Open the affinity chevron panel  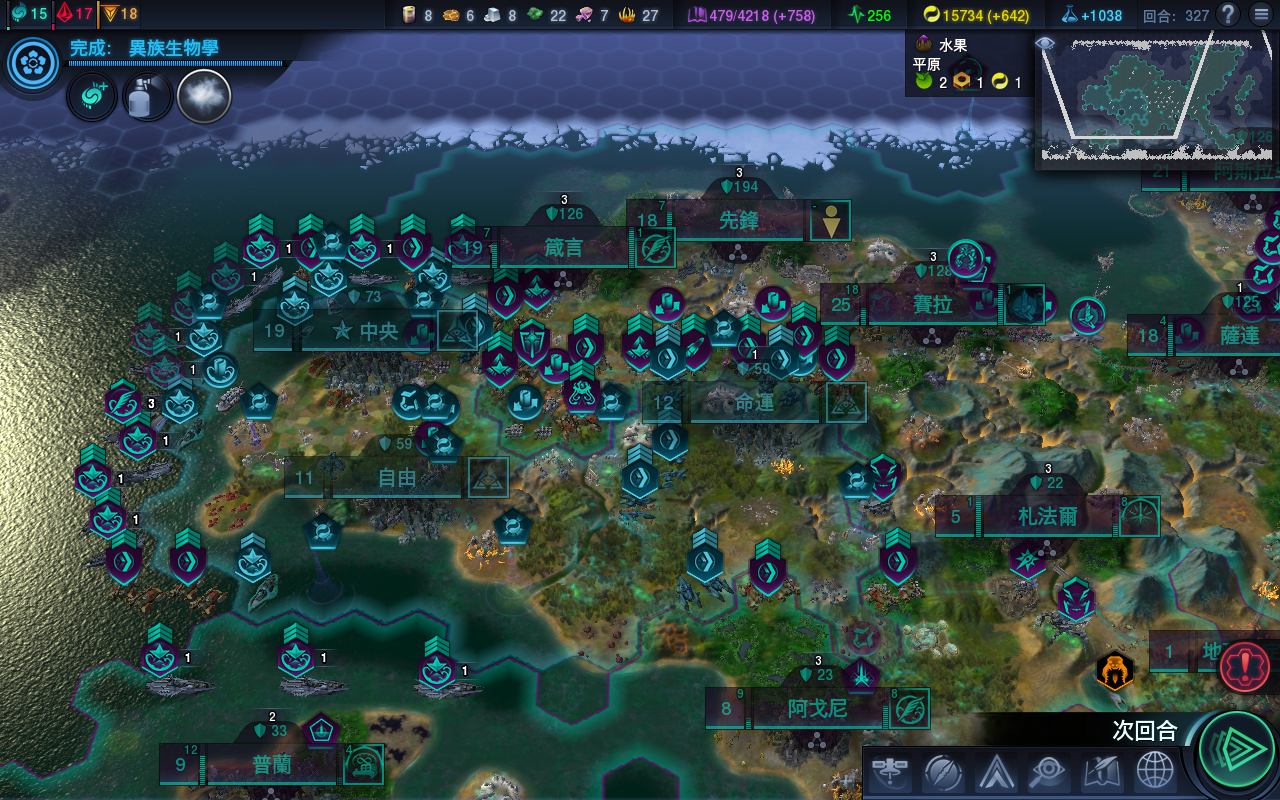pyautogui.click(x=996, y=772)
